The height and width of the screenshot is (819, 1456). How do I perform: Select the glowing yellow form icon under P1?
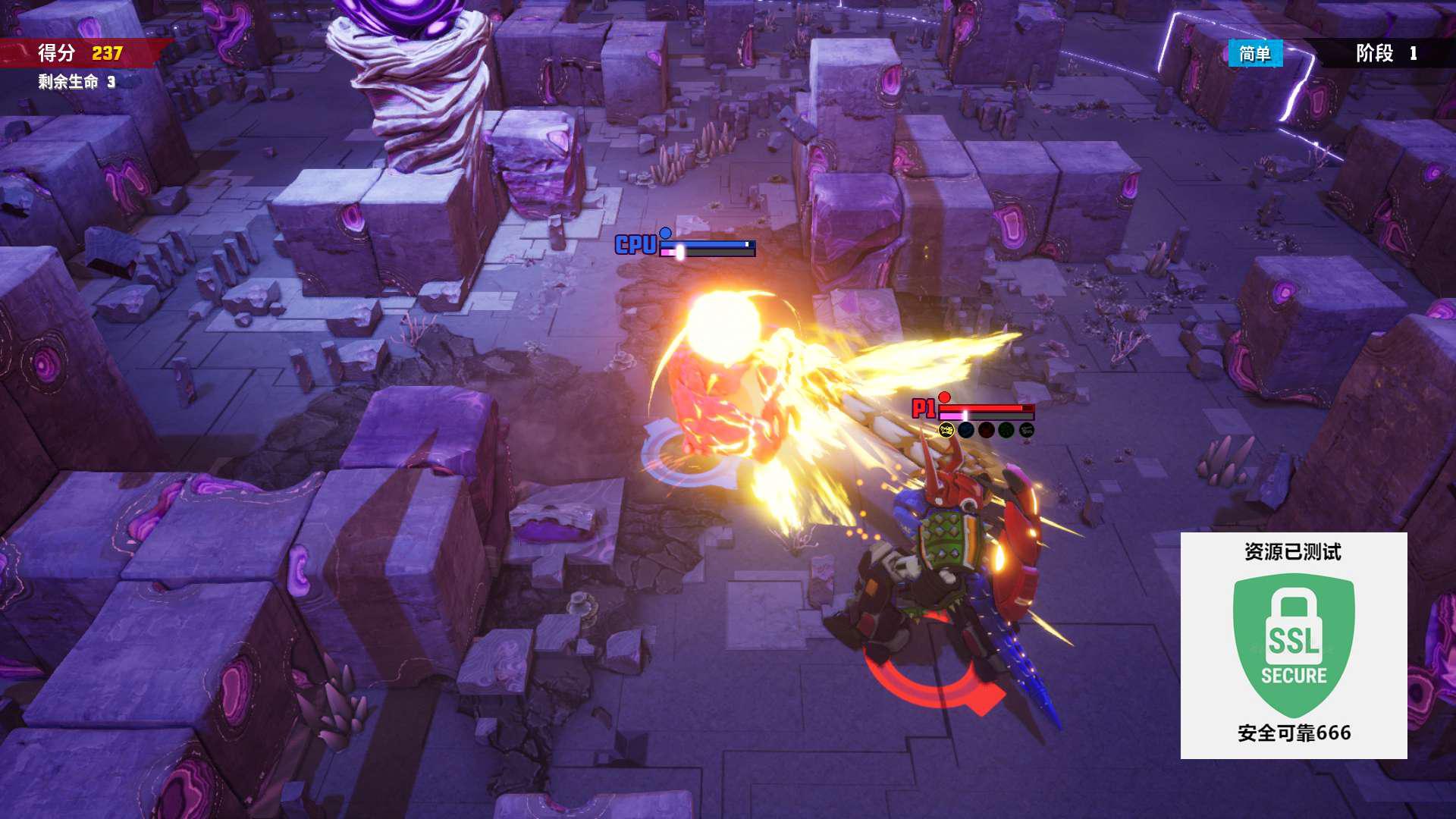[946, 431]
